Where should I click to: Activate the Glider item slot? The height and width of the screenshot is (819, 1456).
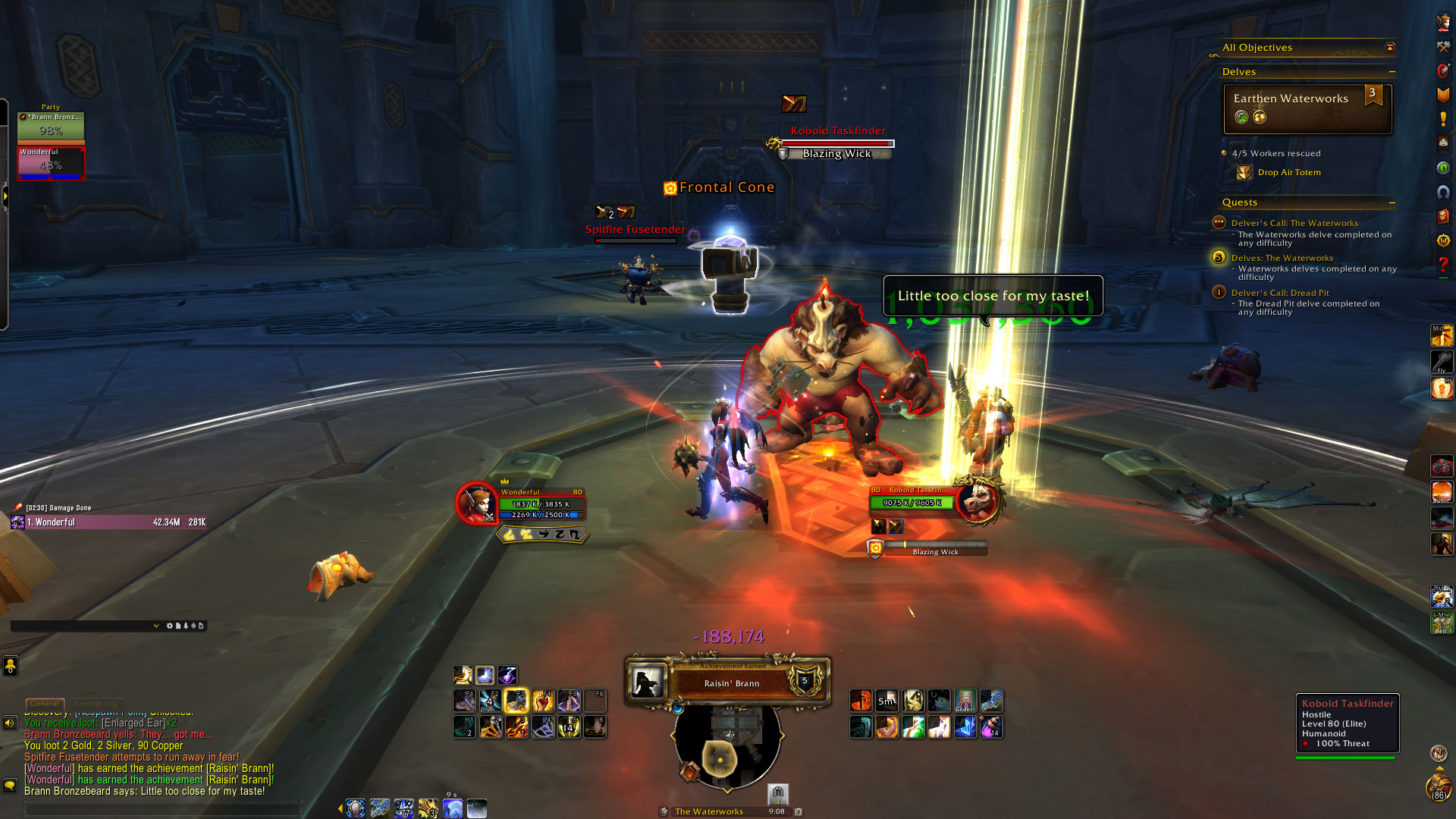[965, 701]
